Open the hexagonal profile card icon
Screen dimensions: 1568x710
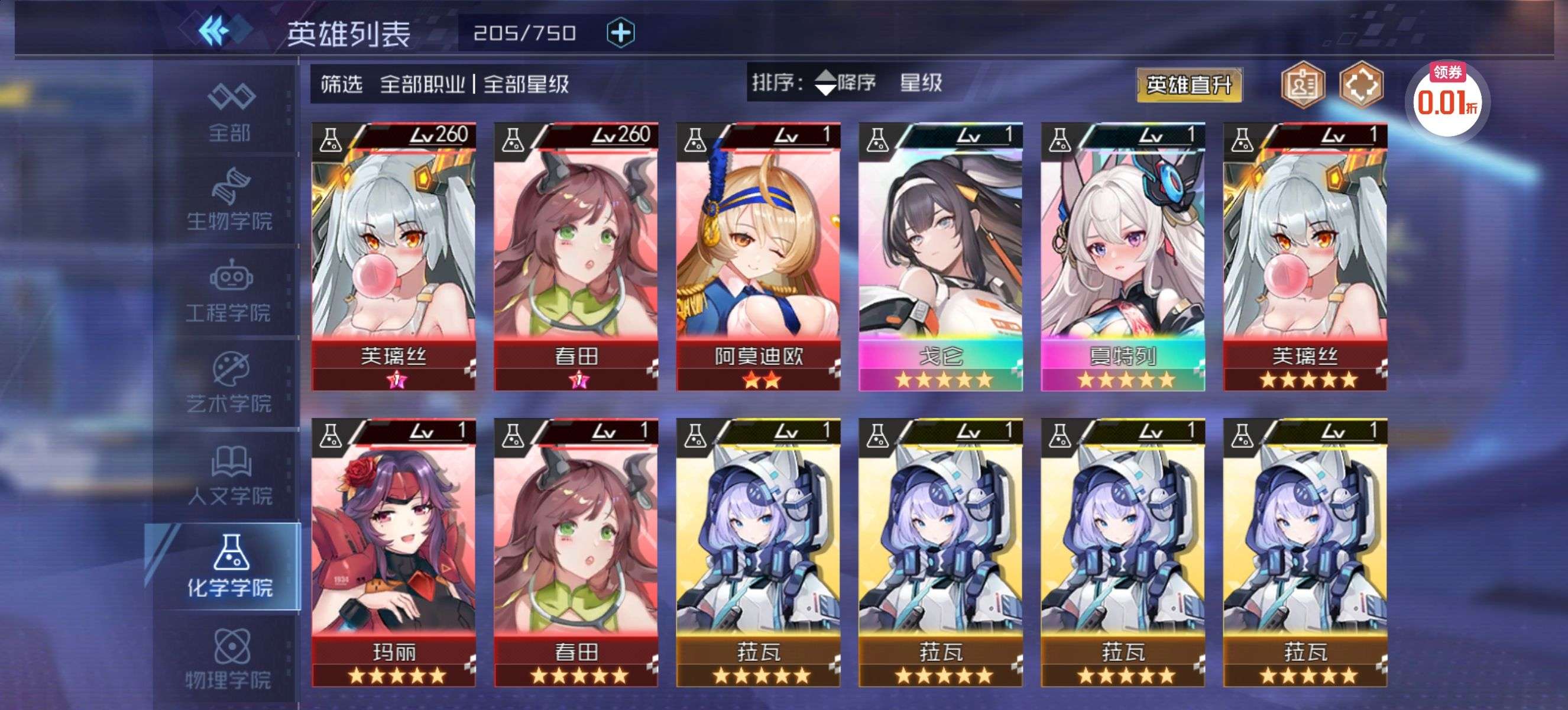pyautogui.click(x=1302, y=85)
